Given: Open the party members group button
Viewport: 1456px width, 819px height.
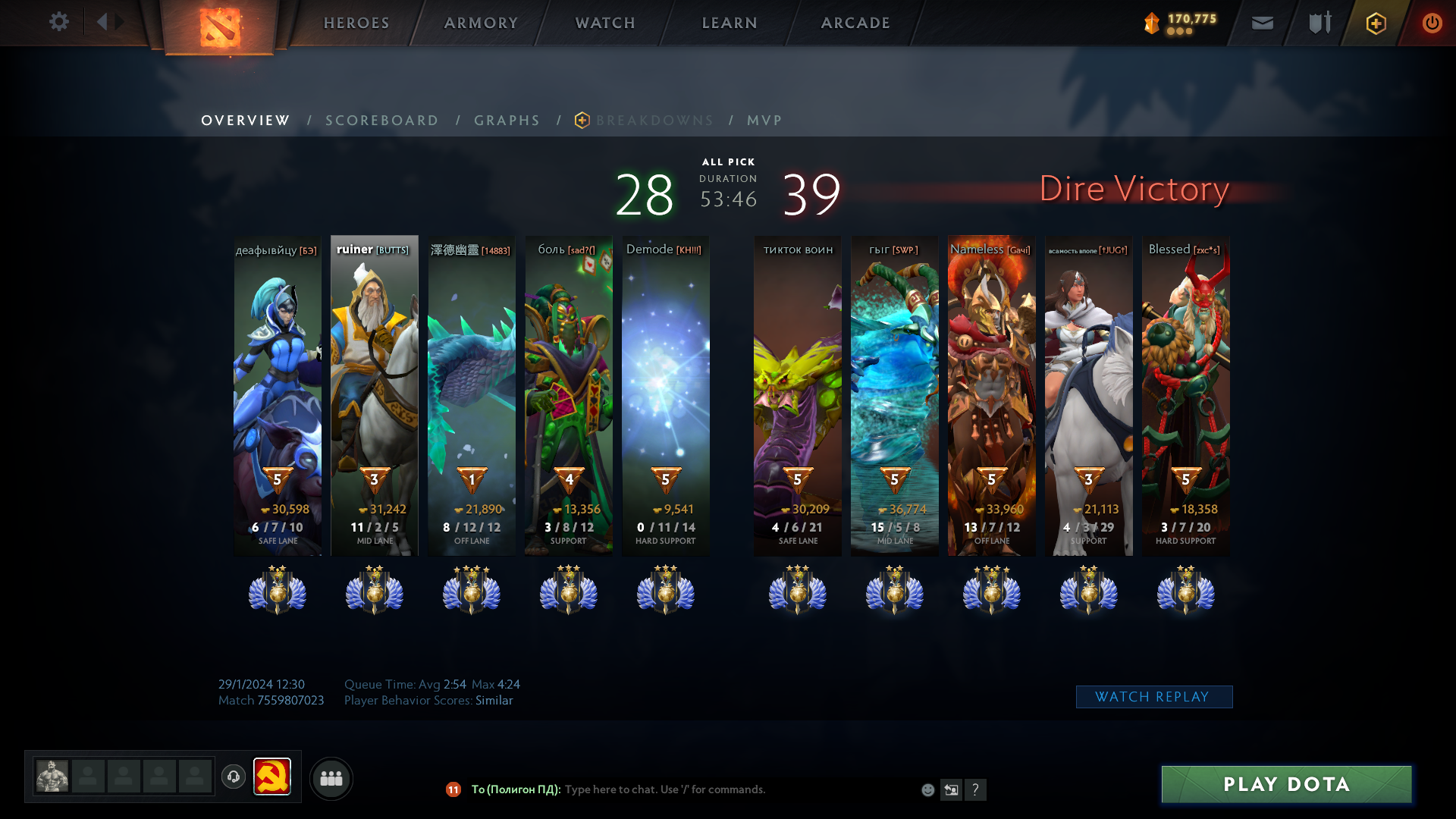Looking at the screenshot, I should pos(331,778).
